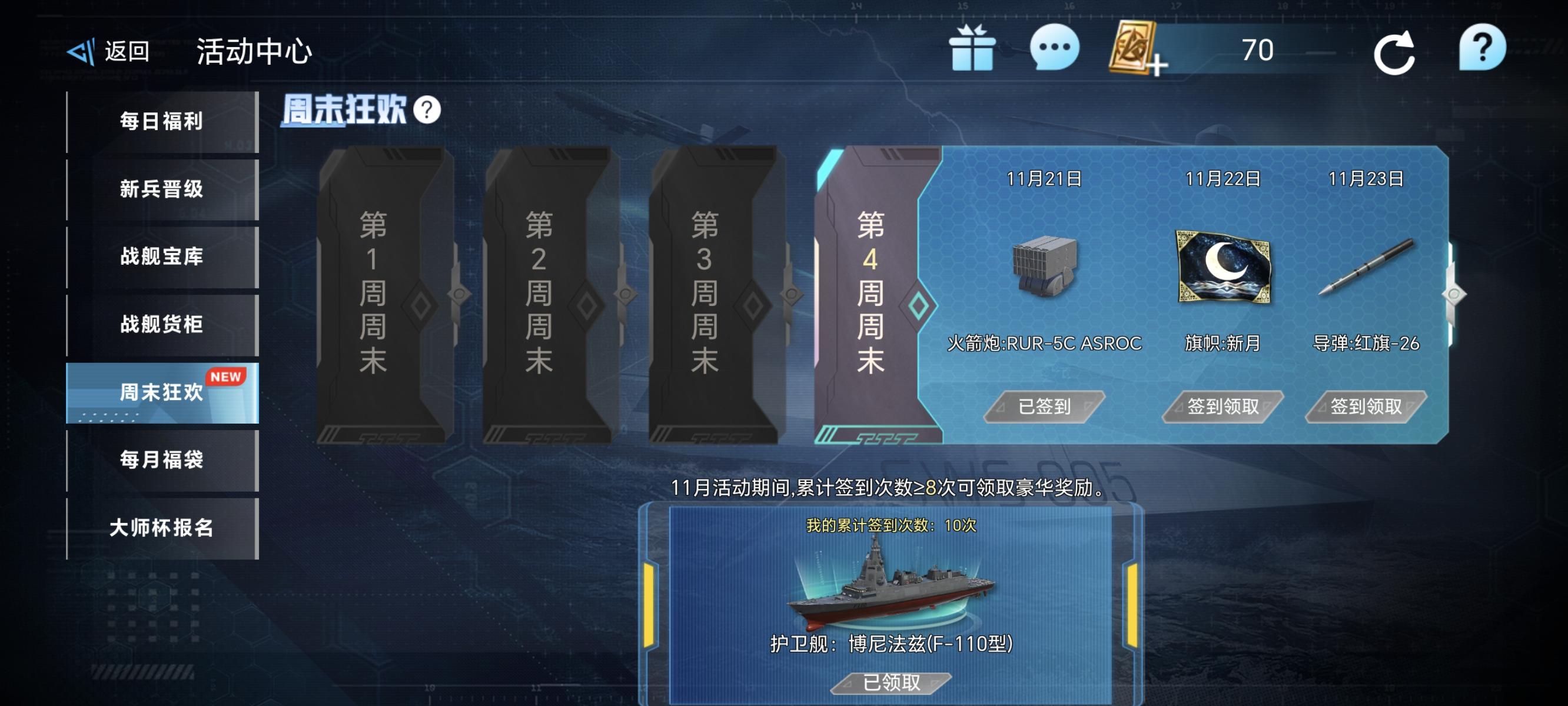Switch to the 每月福袋 tab
1568x706 pixels.
pyautogui.click(x=161, y=461)
